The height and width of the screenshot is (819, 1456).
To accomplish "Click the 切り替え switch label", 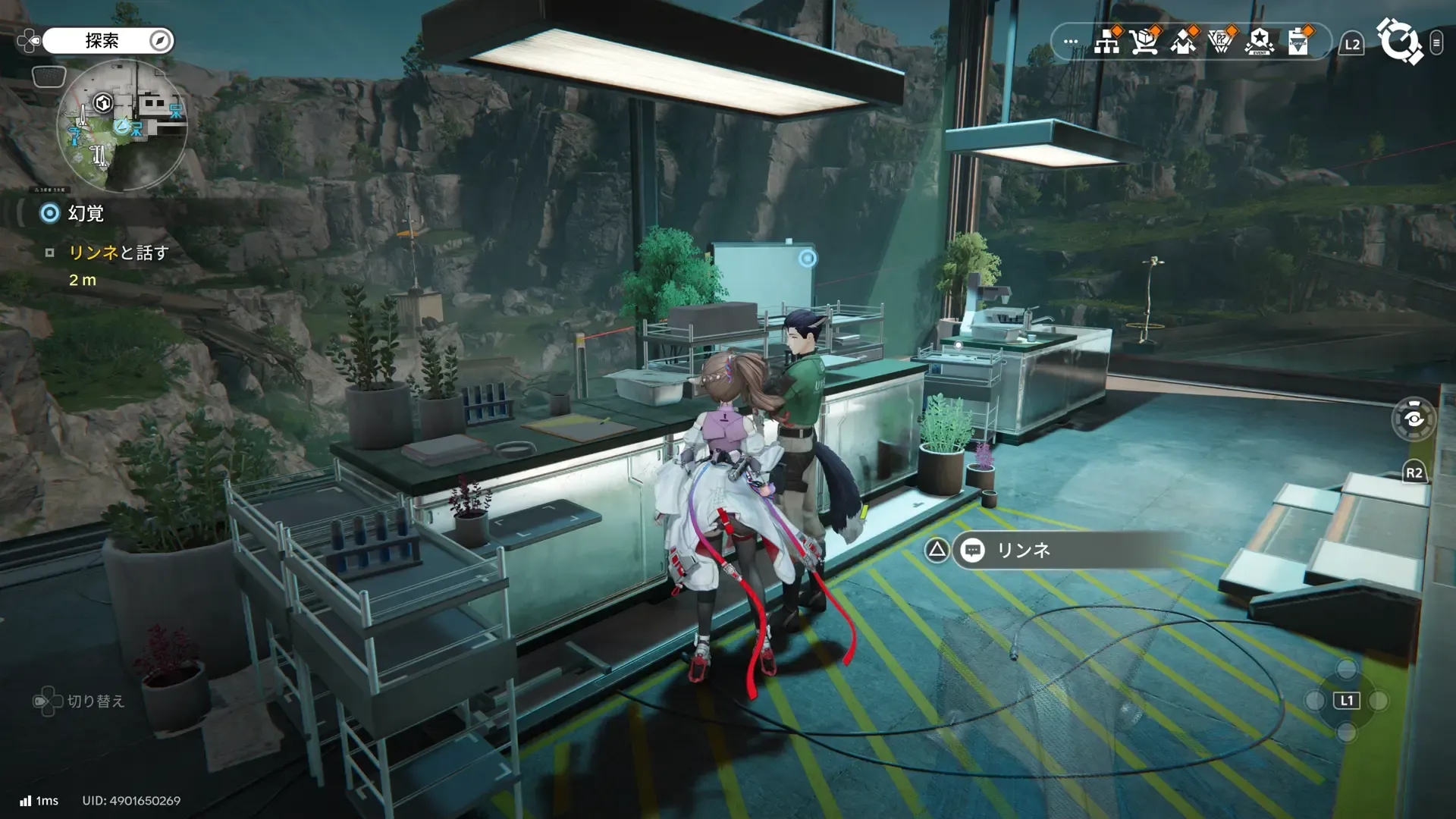I will [x=96, y=701].
